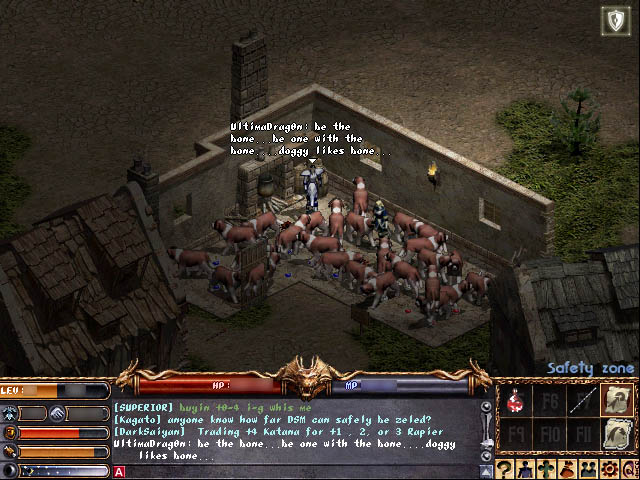This screenshot has height=480, width=640.
Task: Click the green cross button
Action: tap(546, 468)
